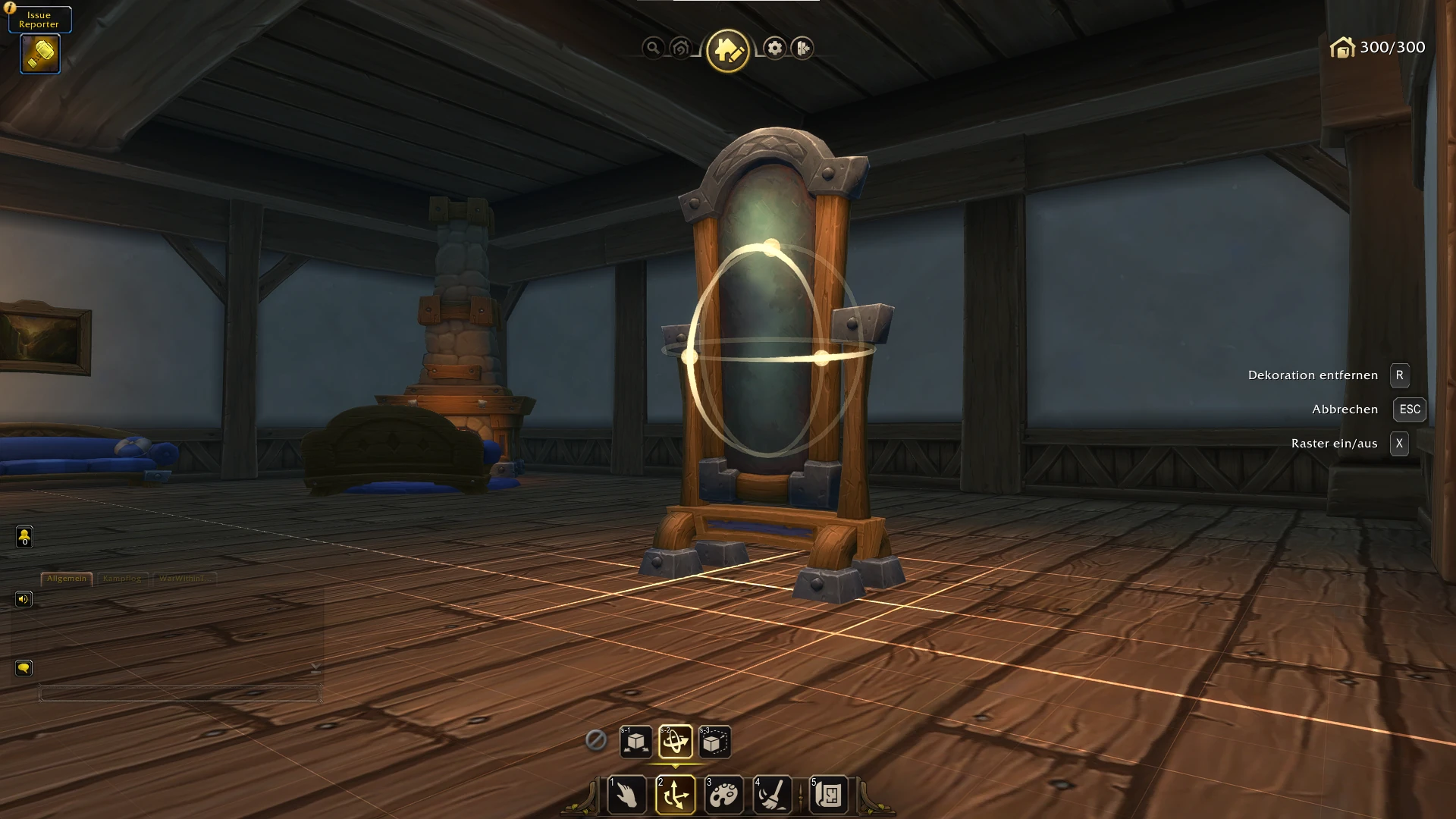
Task: Click the grey circle-slash icon
Action: 596,739
